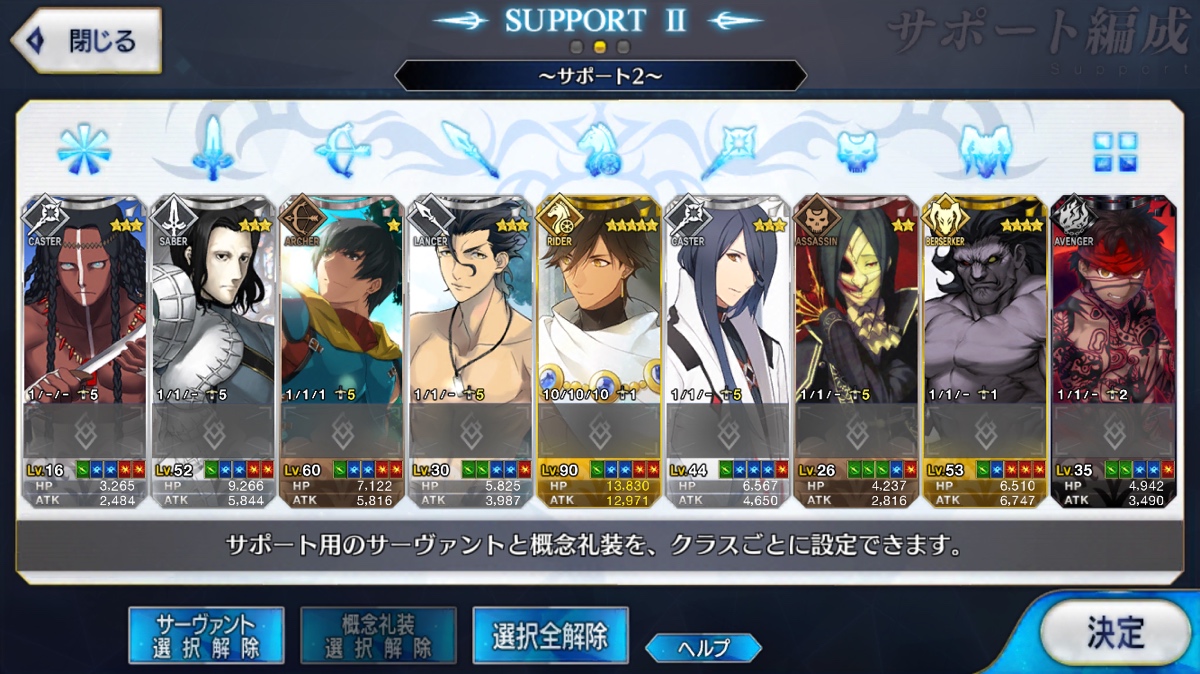Click the horse Rider class icon

(x=599, y=150)
